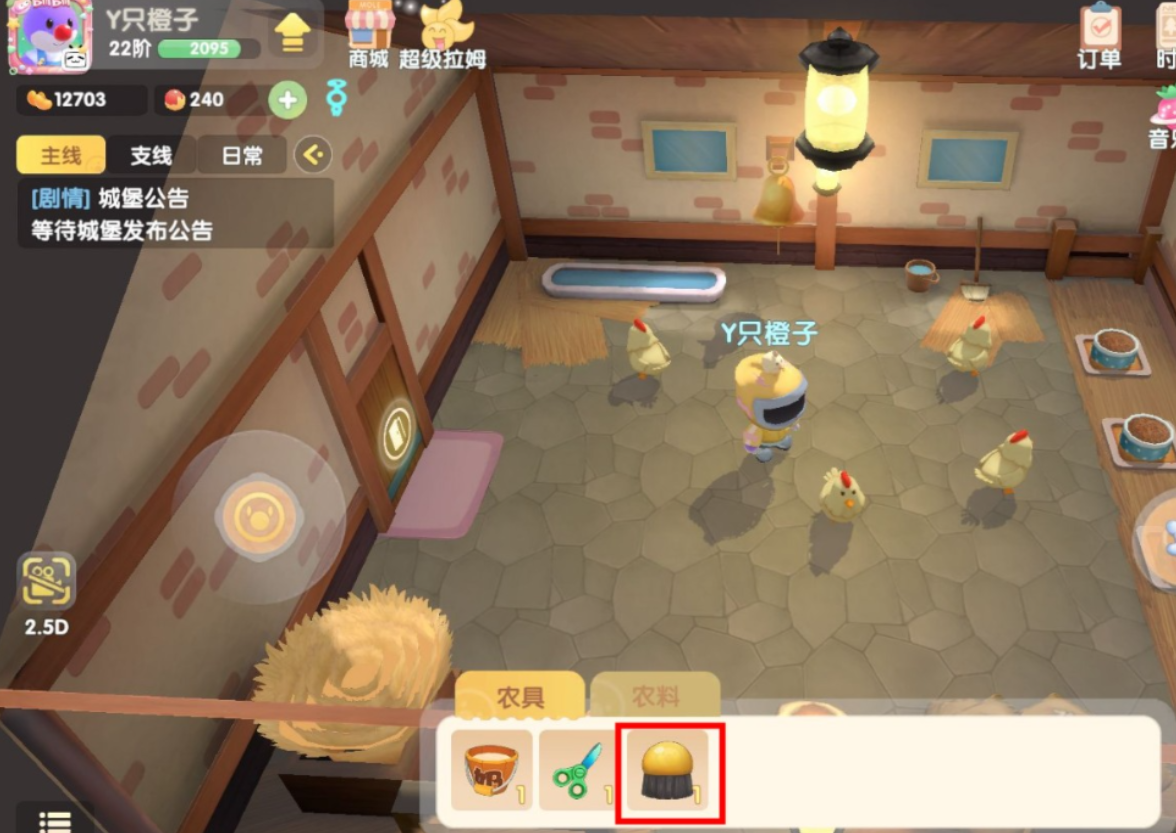The image size is (1176, 833).
Task: Switch to the 日常 quest tab
Action: pos(241,155)
